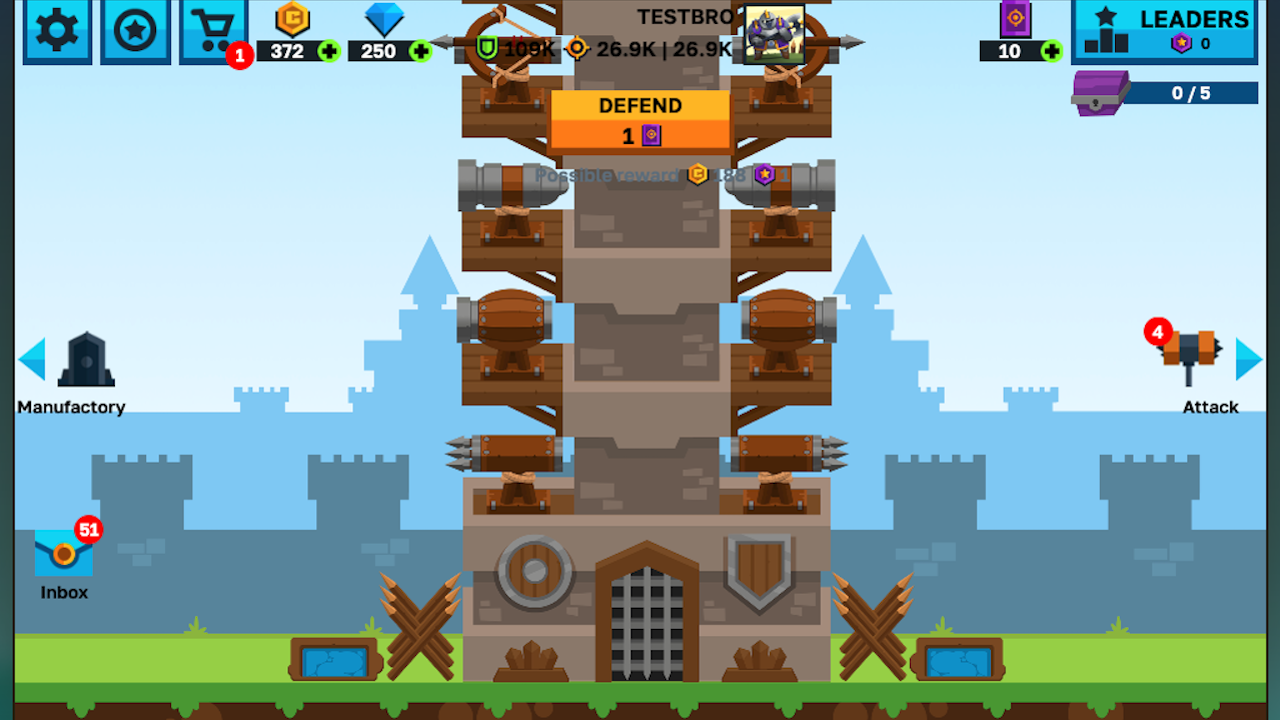The width and height of the screenshot is (1280, 720).
Task: Open the star achievements badge
Action: pos(135,32)
